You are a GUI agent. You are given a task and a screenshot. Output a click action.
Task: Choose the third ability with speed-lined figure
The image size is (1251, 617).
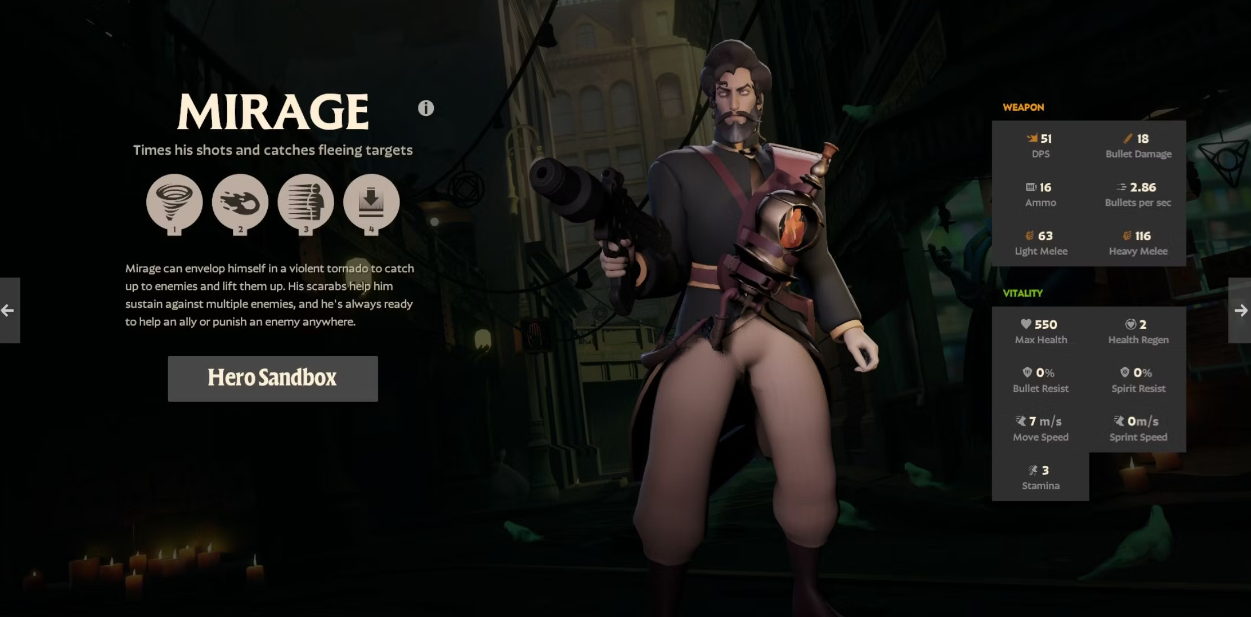pos(305,202)
